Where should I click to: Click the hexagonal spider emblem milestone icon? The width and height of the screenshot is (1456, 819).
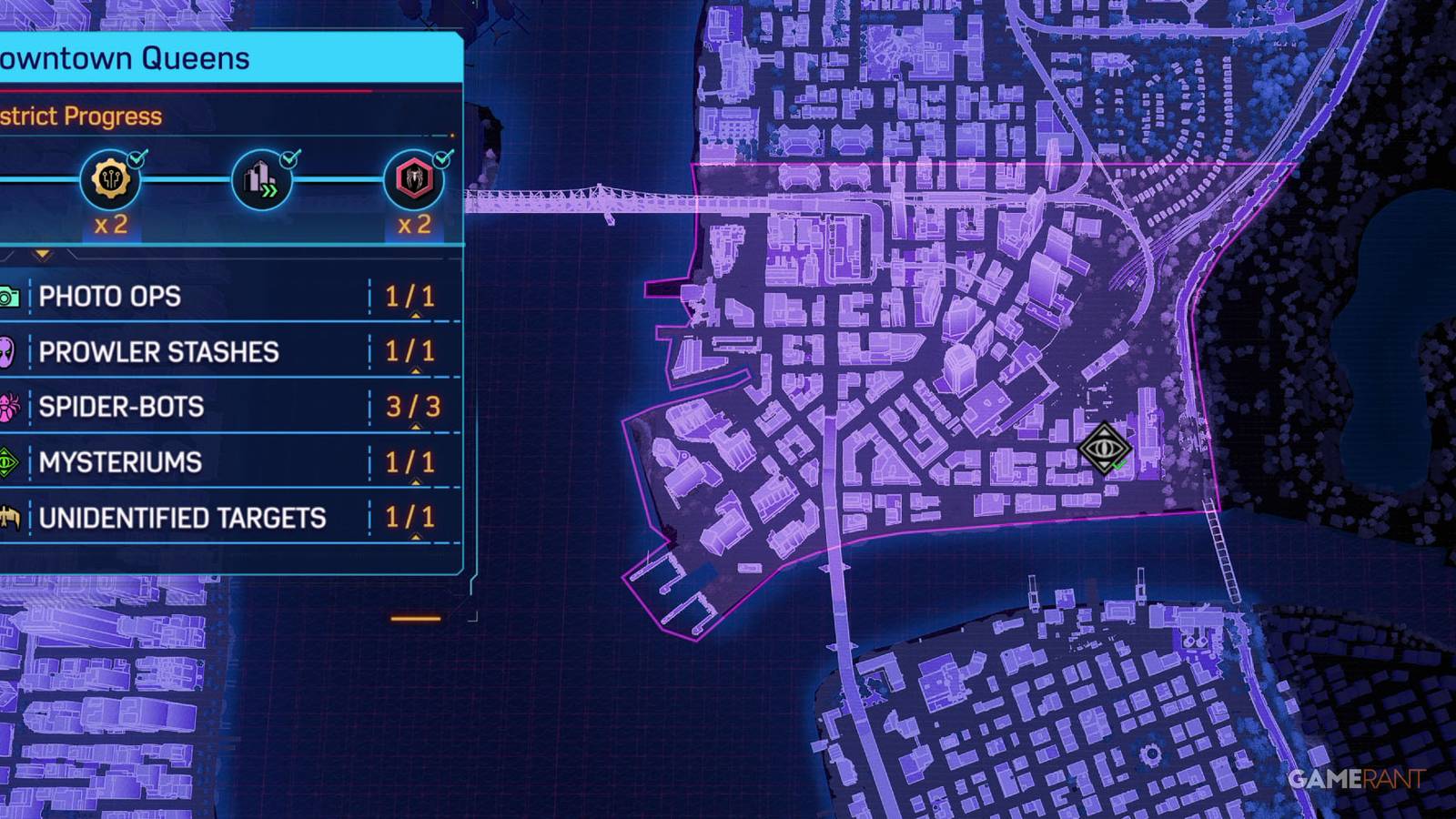414,180
